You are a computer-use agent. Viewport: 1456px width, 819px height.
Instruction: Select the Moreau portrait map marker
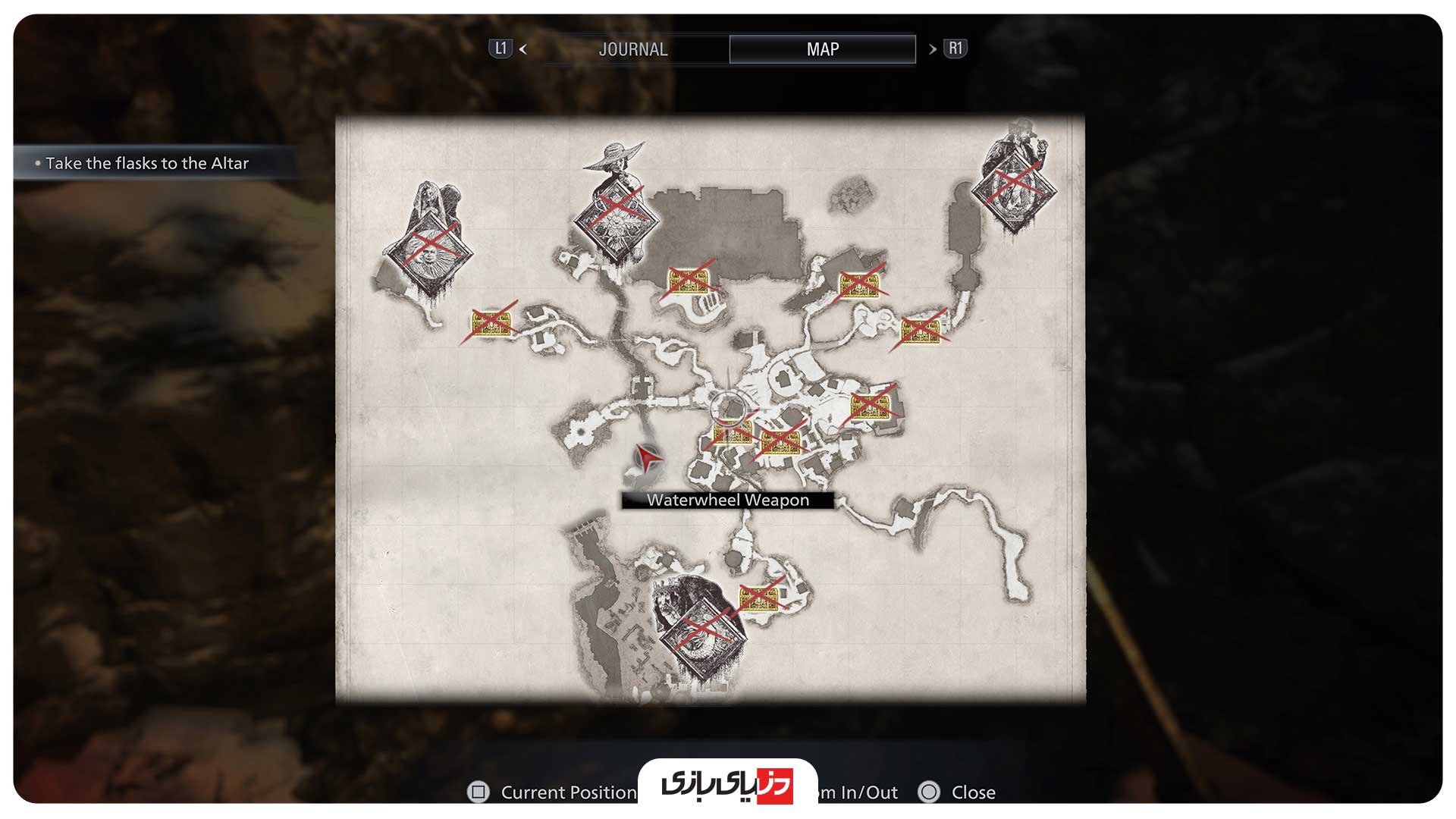703,627
